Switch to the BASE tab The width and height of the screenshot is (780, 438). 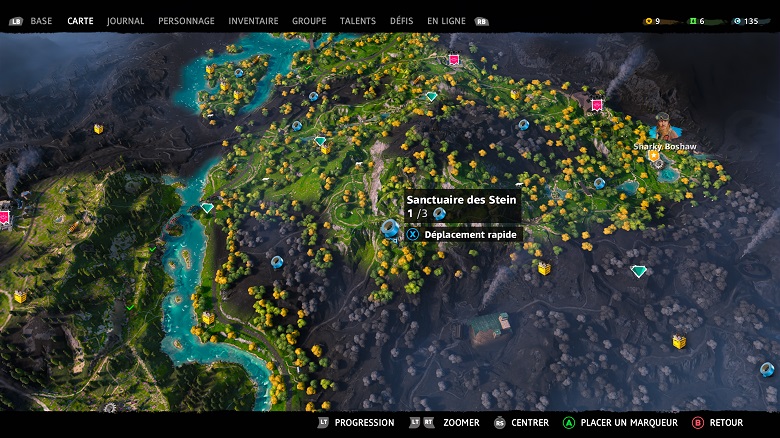click(41, 21)
